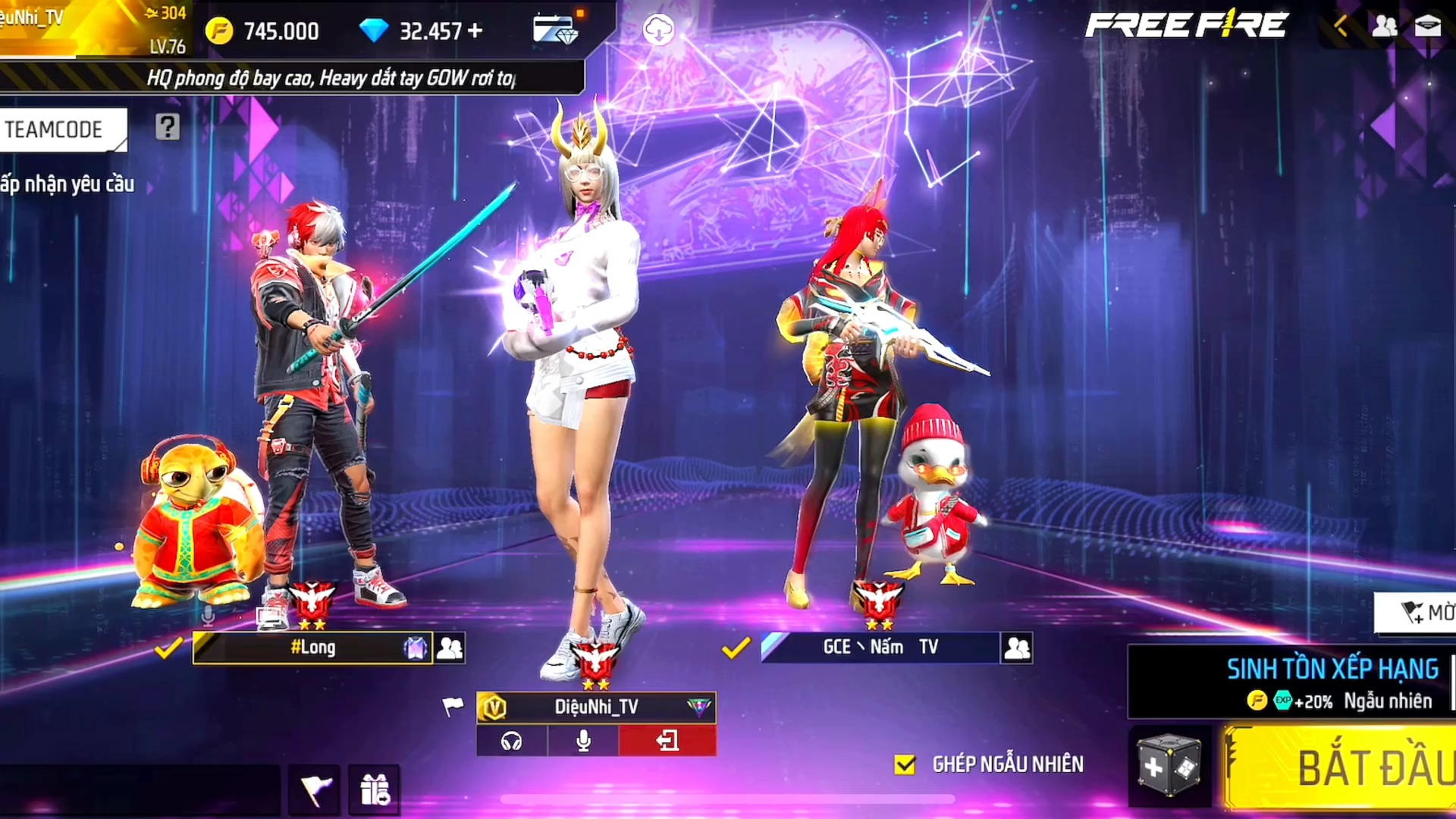The width and height of the screenshot is (1456, 819).
Task: Open the mailbox icon in top corner
Action: pos(1428,27)
